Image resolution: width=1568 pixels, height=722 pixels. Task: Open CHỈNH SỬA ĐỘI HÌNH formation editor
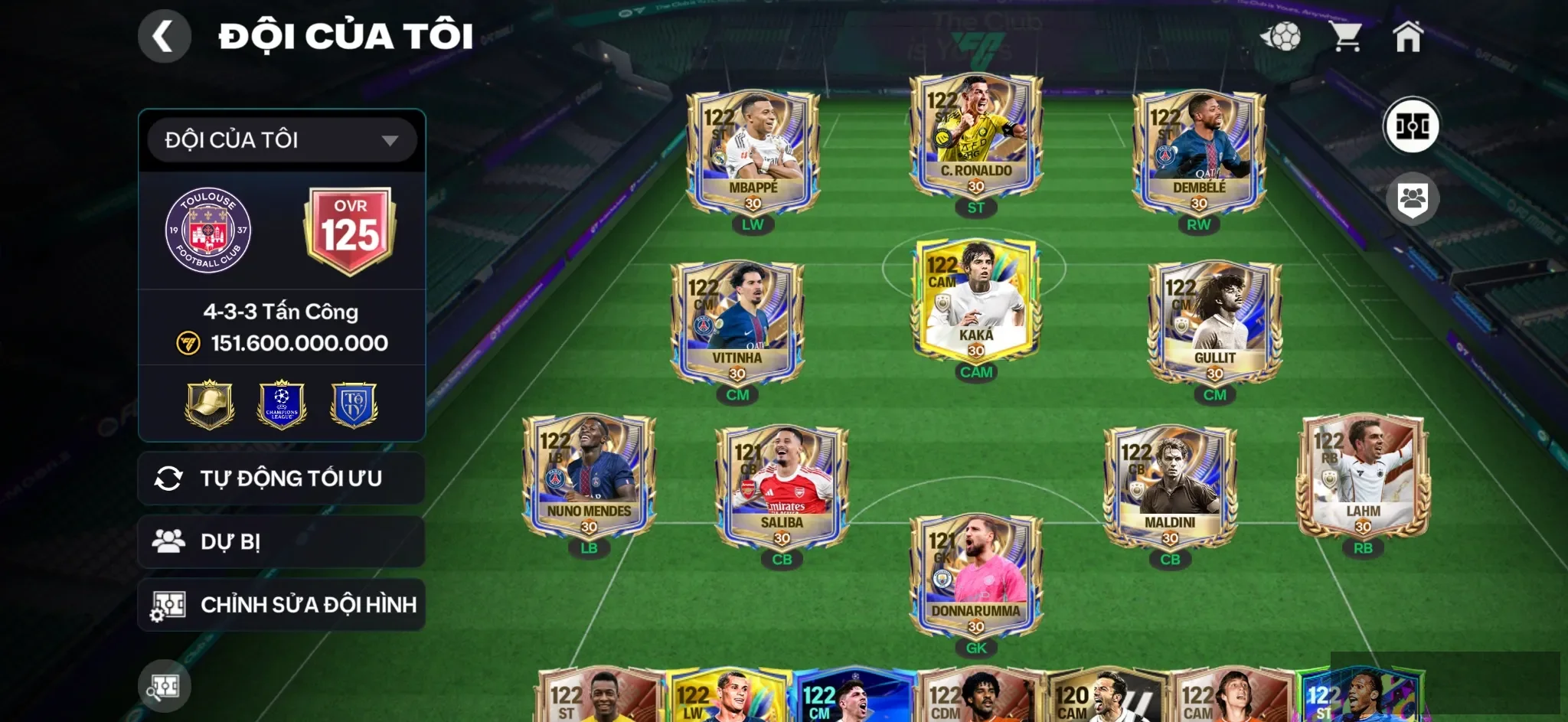[x=281, y=604]
